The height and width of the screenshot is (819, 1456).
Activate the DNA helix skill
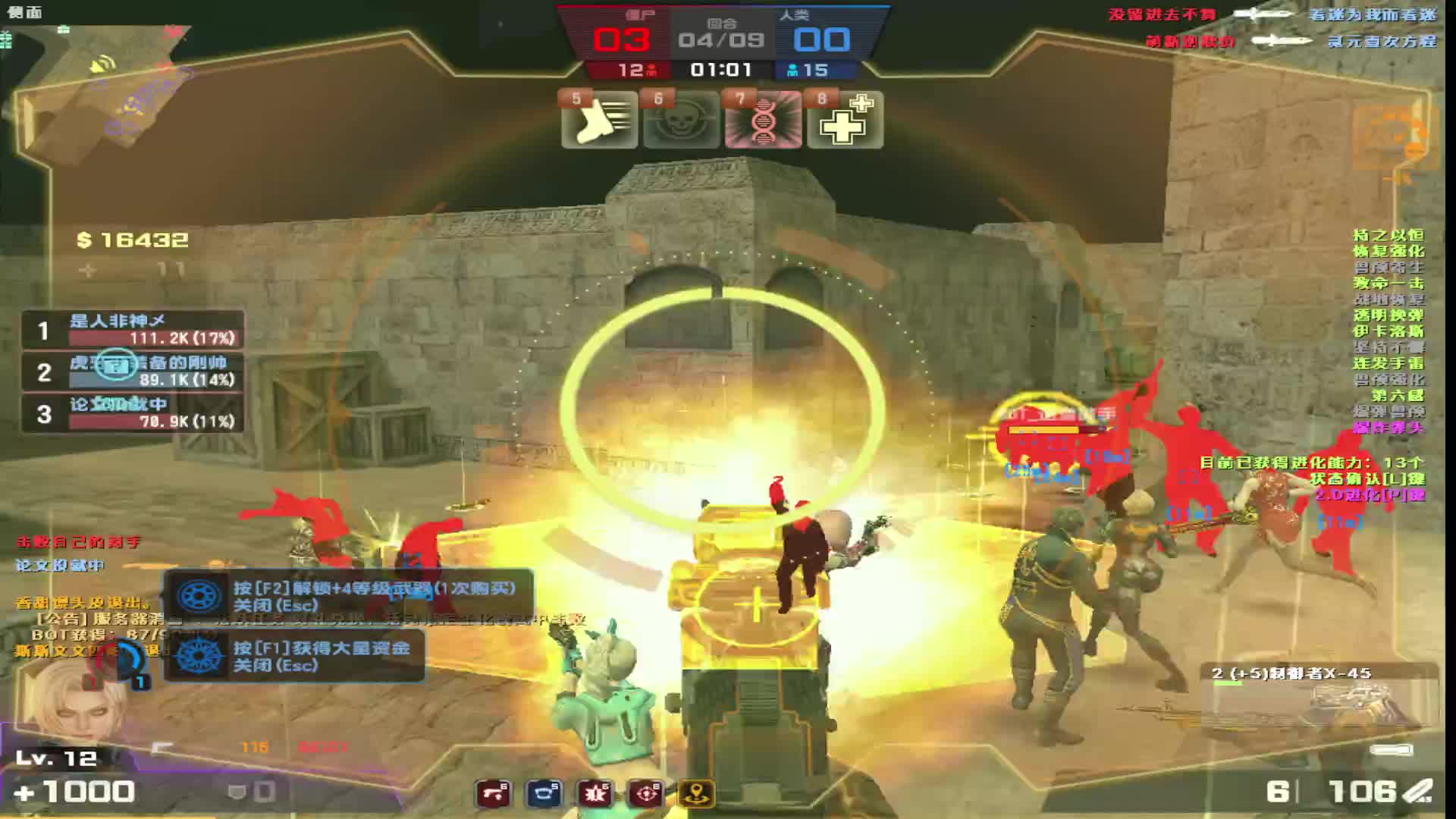tap(763, 120)
